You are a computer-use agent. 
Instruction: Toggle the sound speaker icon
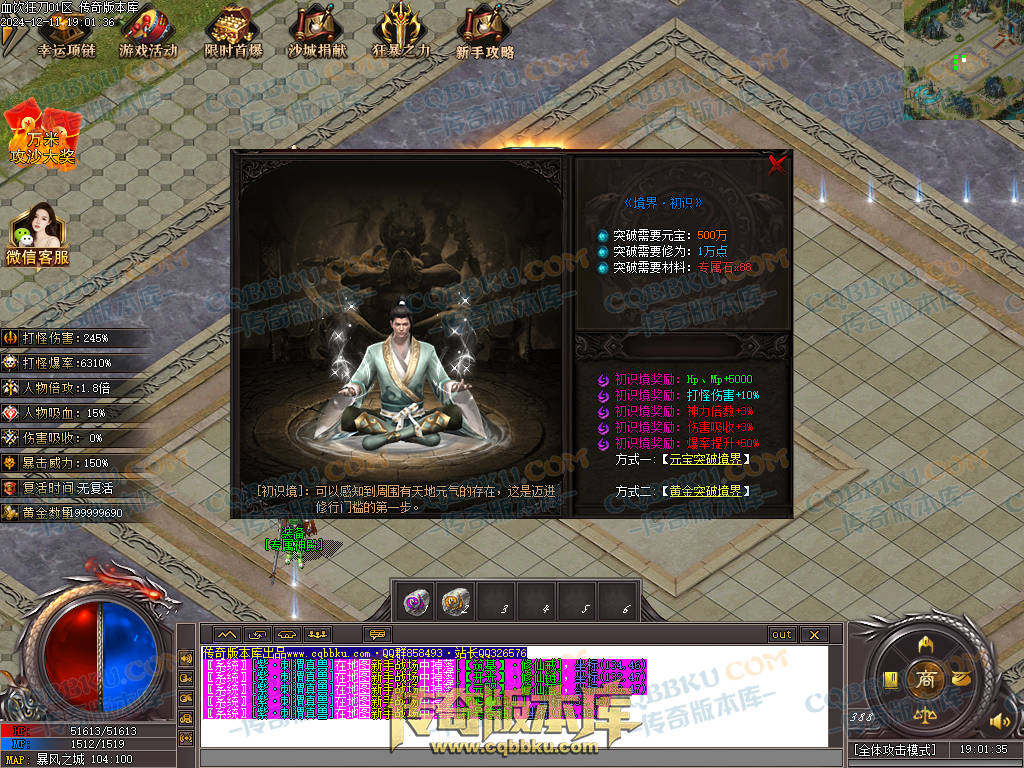[x=999, y=720]
